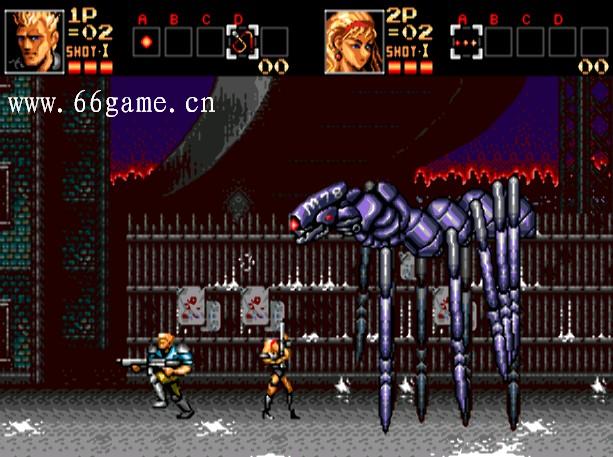Screen dimensions: 613x457
Task: Select player two's highlighted weapon A slot
Action: click(467, 42)
